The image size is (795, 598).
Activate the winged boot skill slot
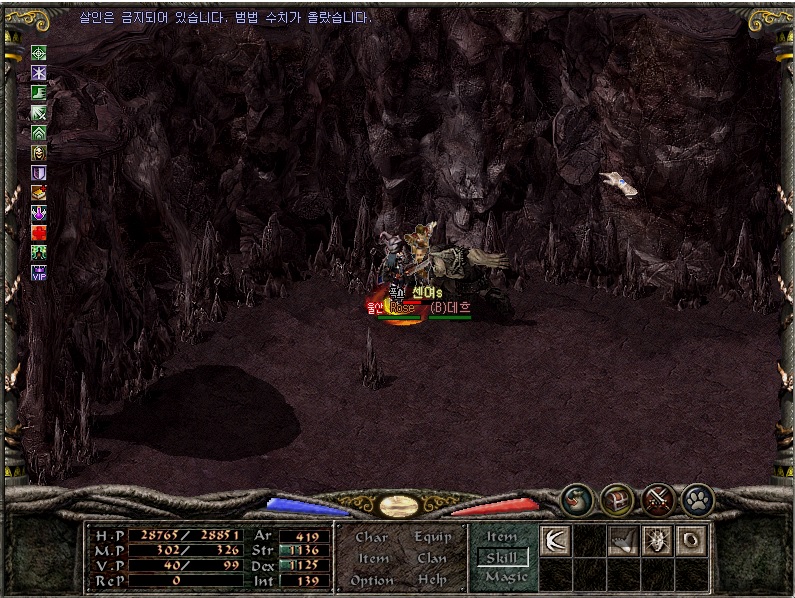[x=623, y=540]
